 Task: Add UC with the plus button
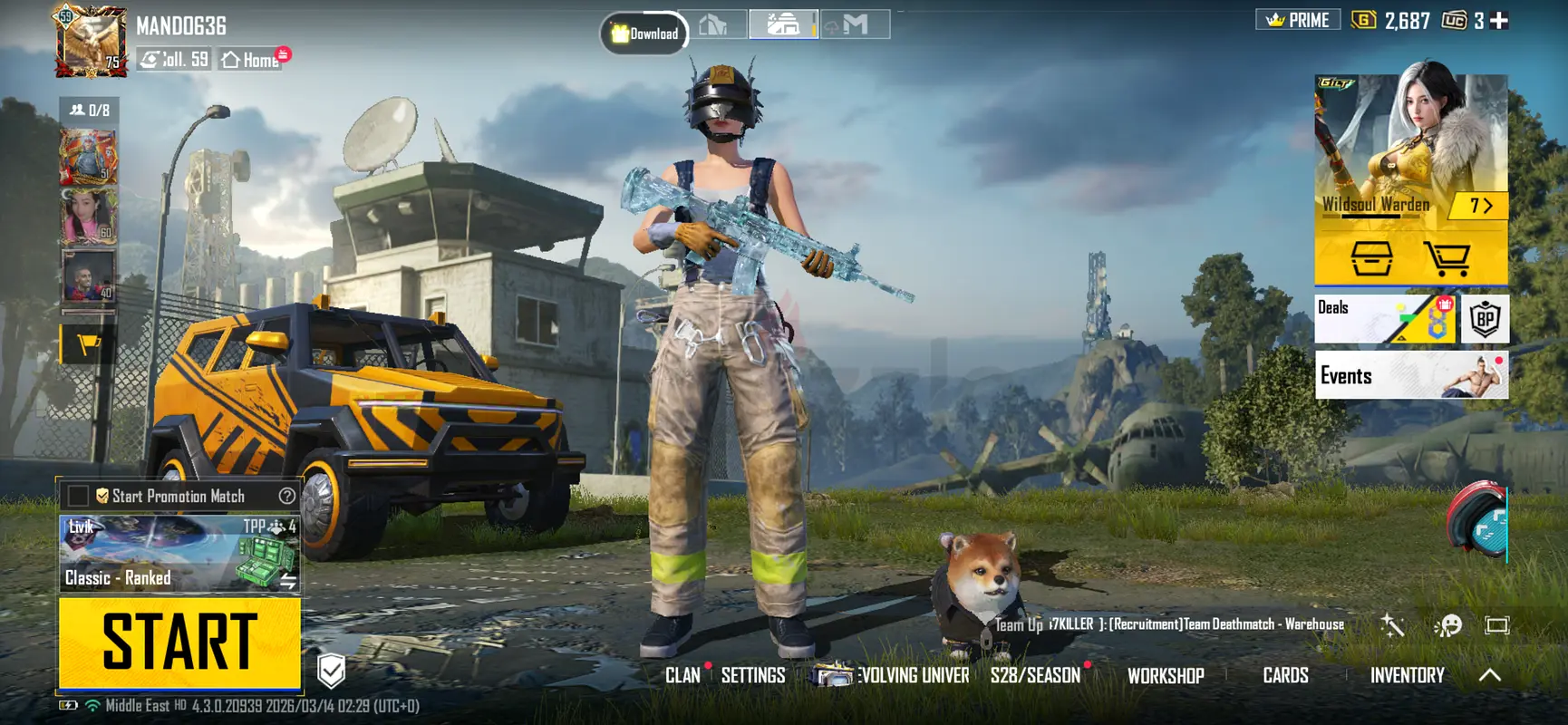[1500, 21]
